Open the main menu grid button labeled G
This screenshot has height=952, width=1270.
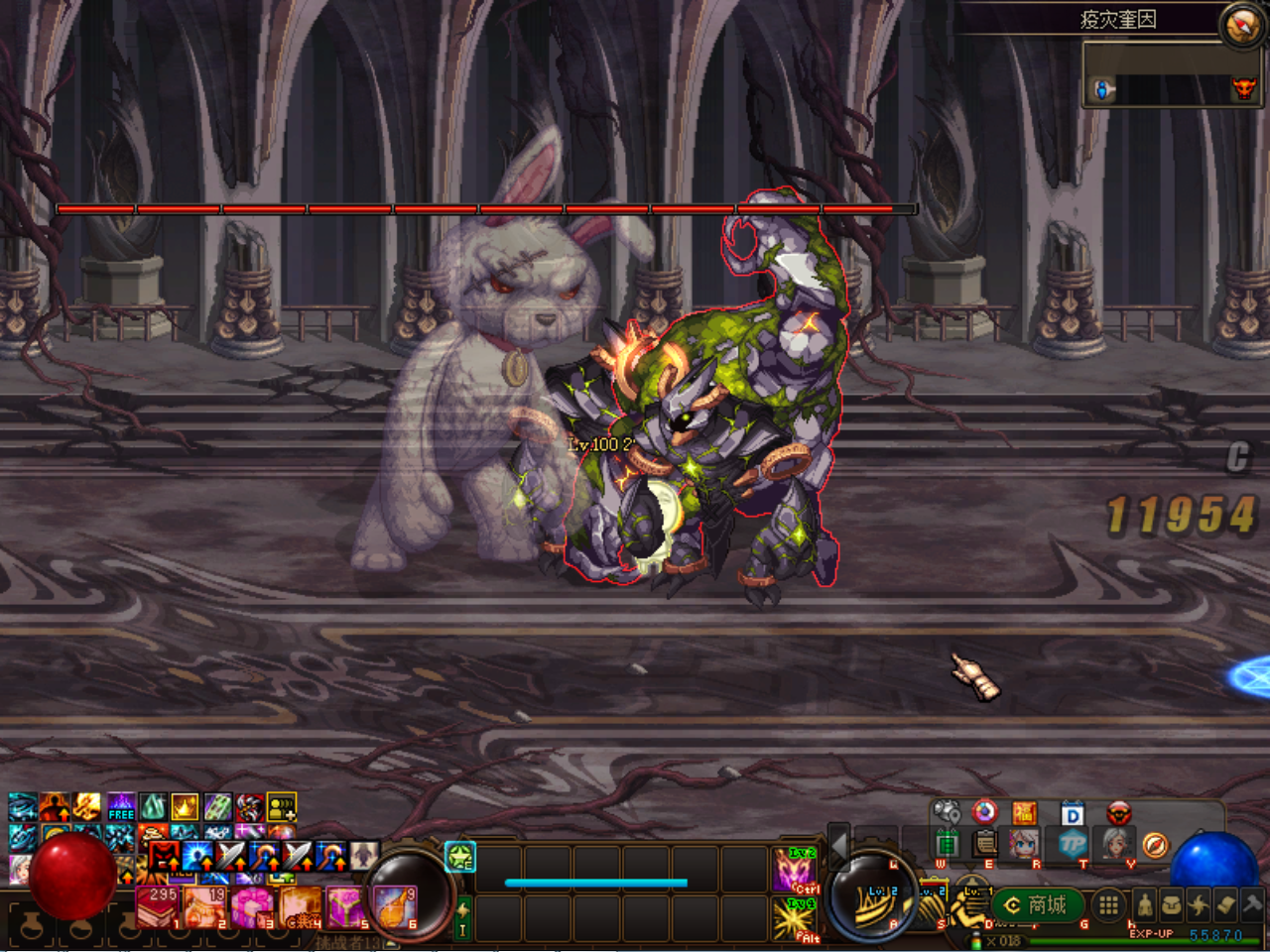[1108, 904]
